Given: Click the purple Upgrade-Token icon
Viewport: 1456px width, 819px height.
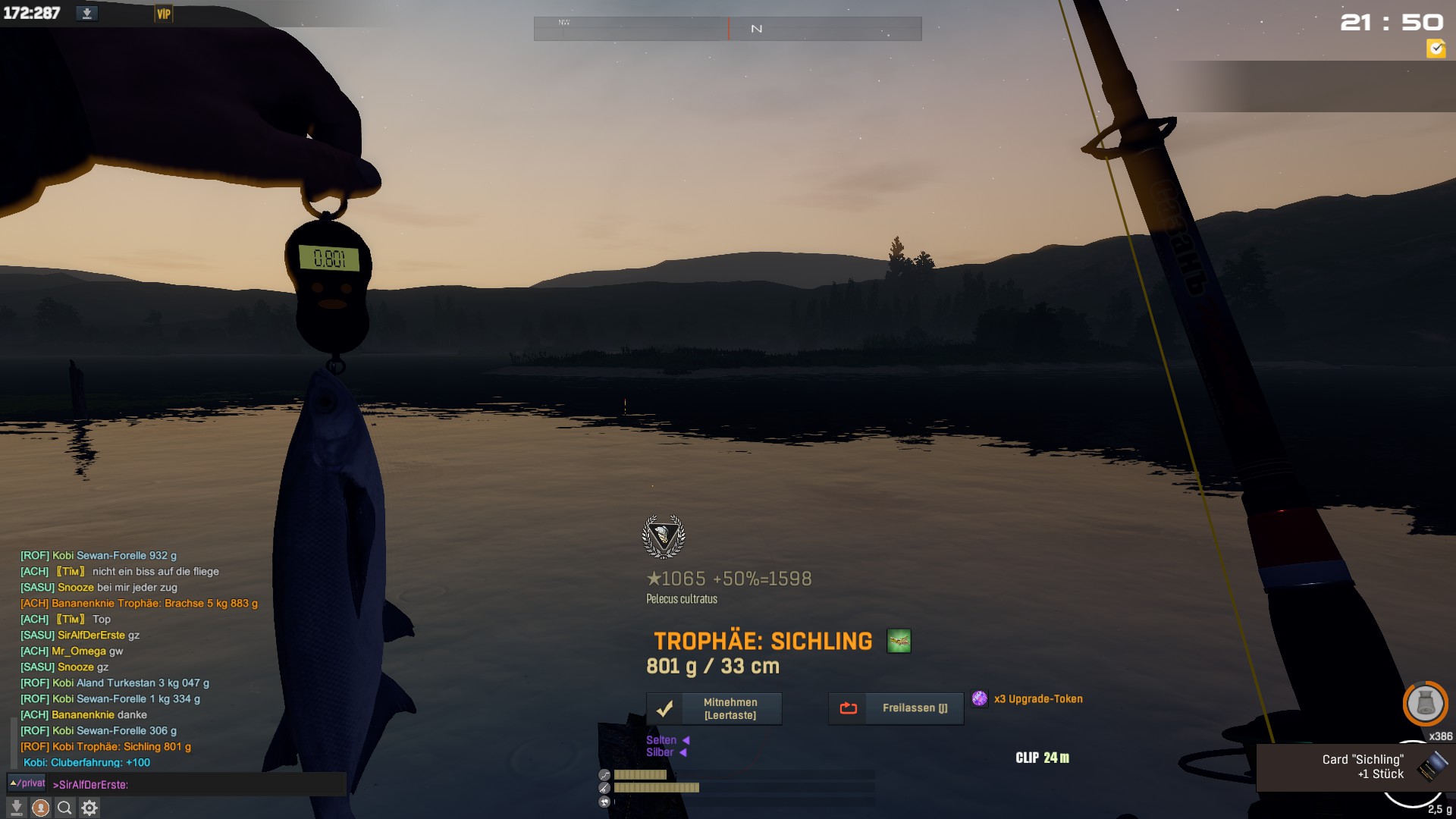Looking at the screenshot, I should click(980, 698).
